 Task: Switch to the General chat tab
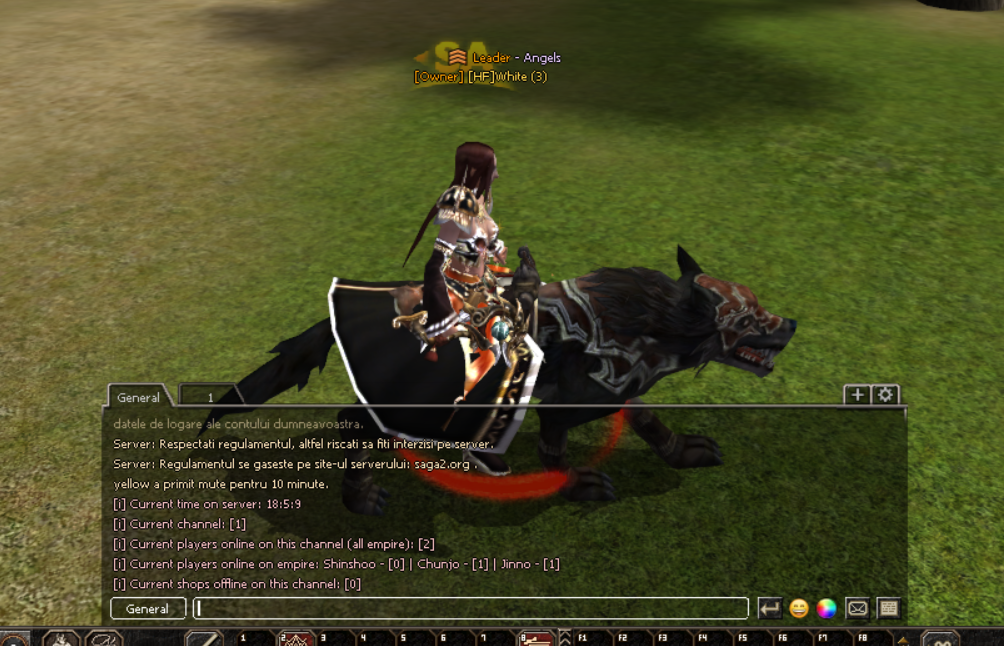coord(138,397)
